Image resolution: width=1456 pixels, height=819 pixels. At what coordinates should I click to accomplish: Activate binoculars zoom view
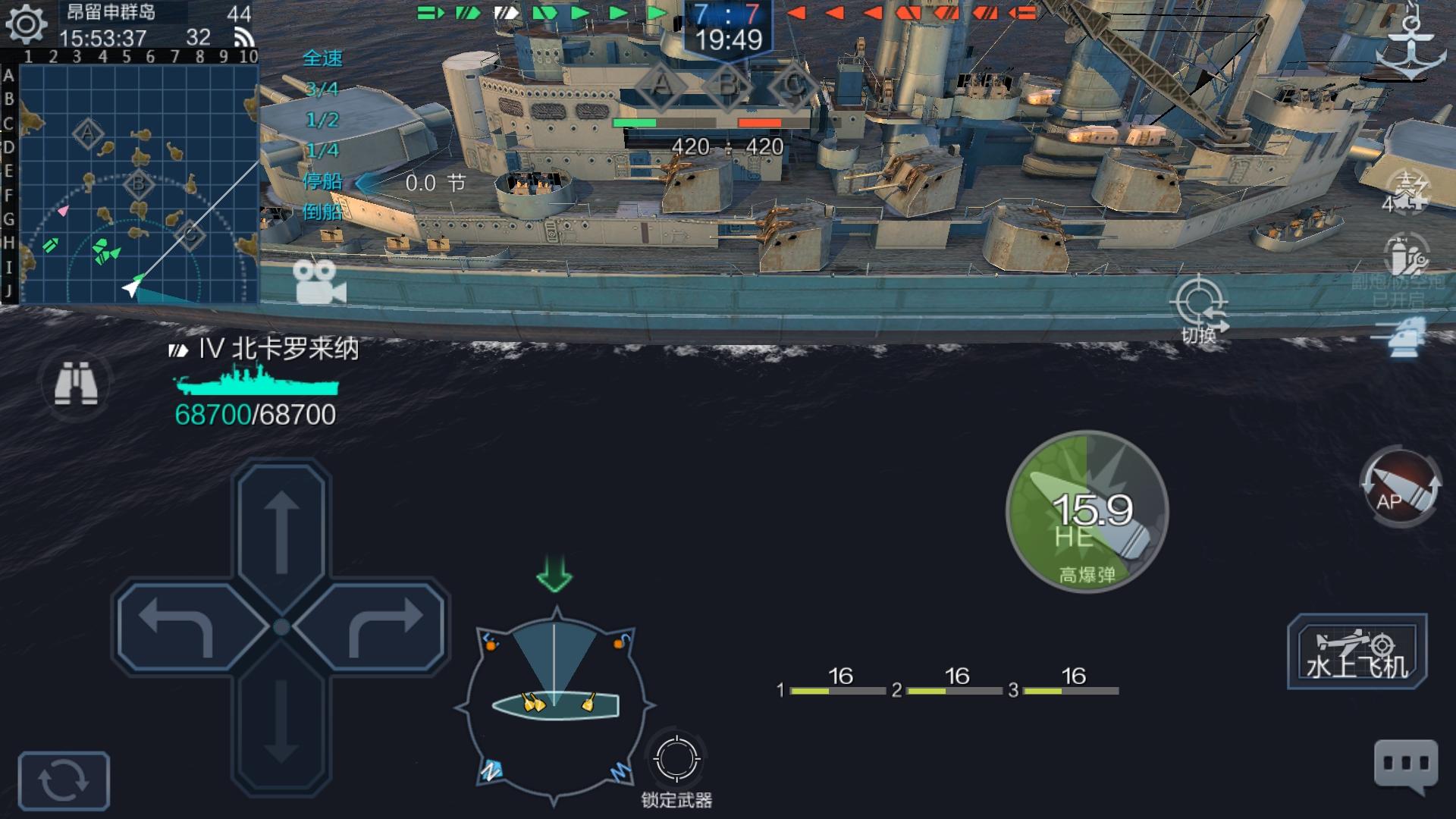click(78, 383)
